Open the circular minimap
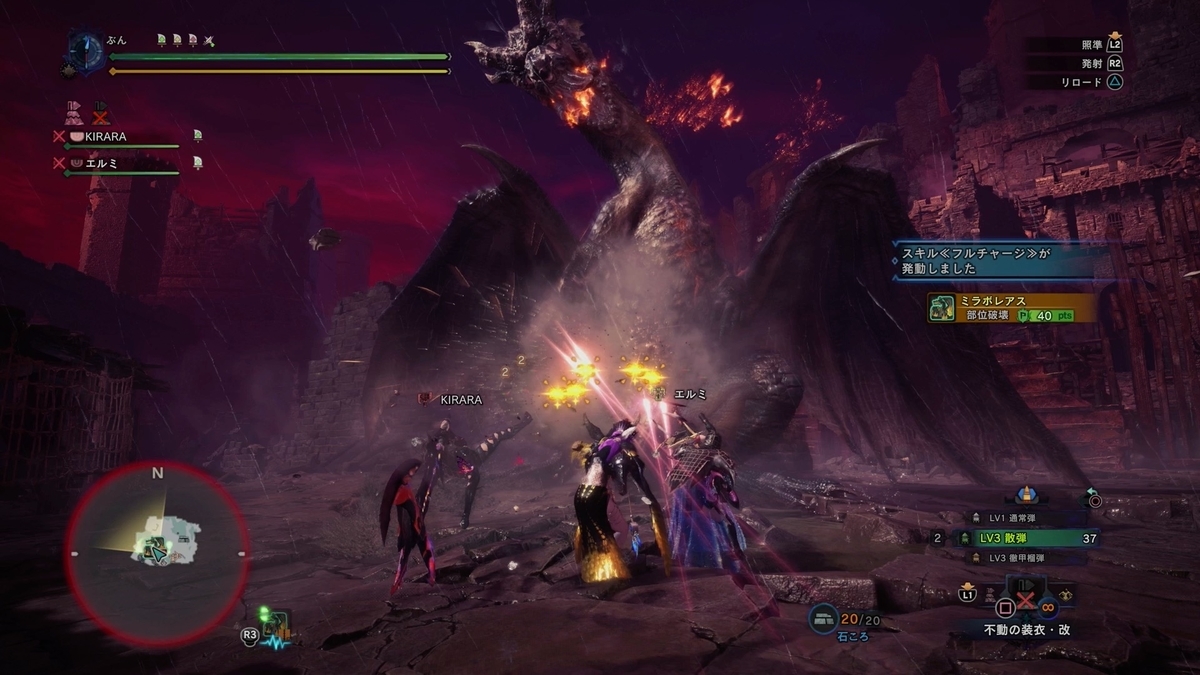This screenshot has height=675, width=1200. coord(157,553)
